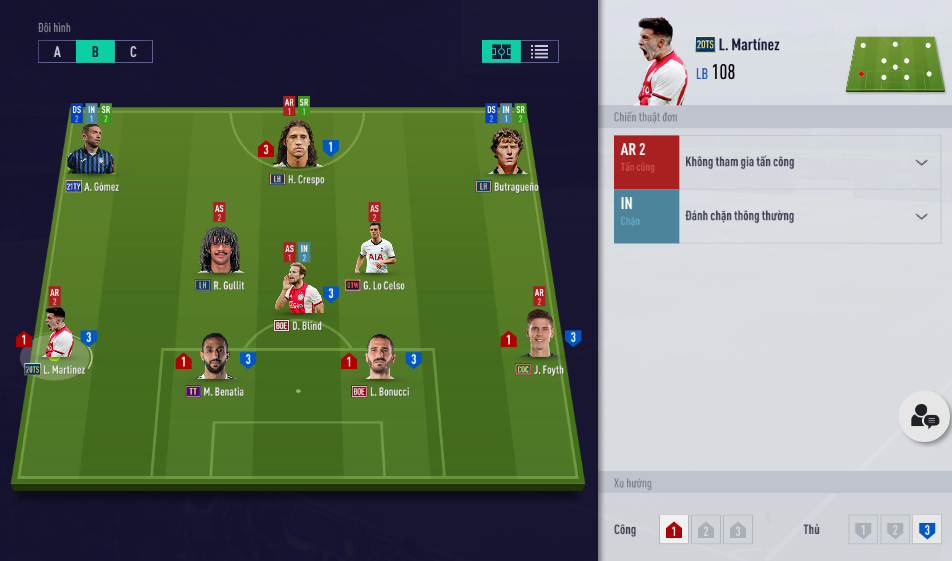Select D. Blind in midfield
The width and height of the screenshot is (952, 561).
tap(298, 290)
